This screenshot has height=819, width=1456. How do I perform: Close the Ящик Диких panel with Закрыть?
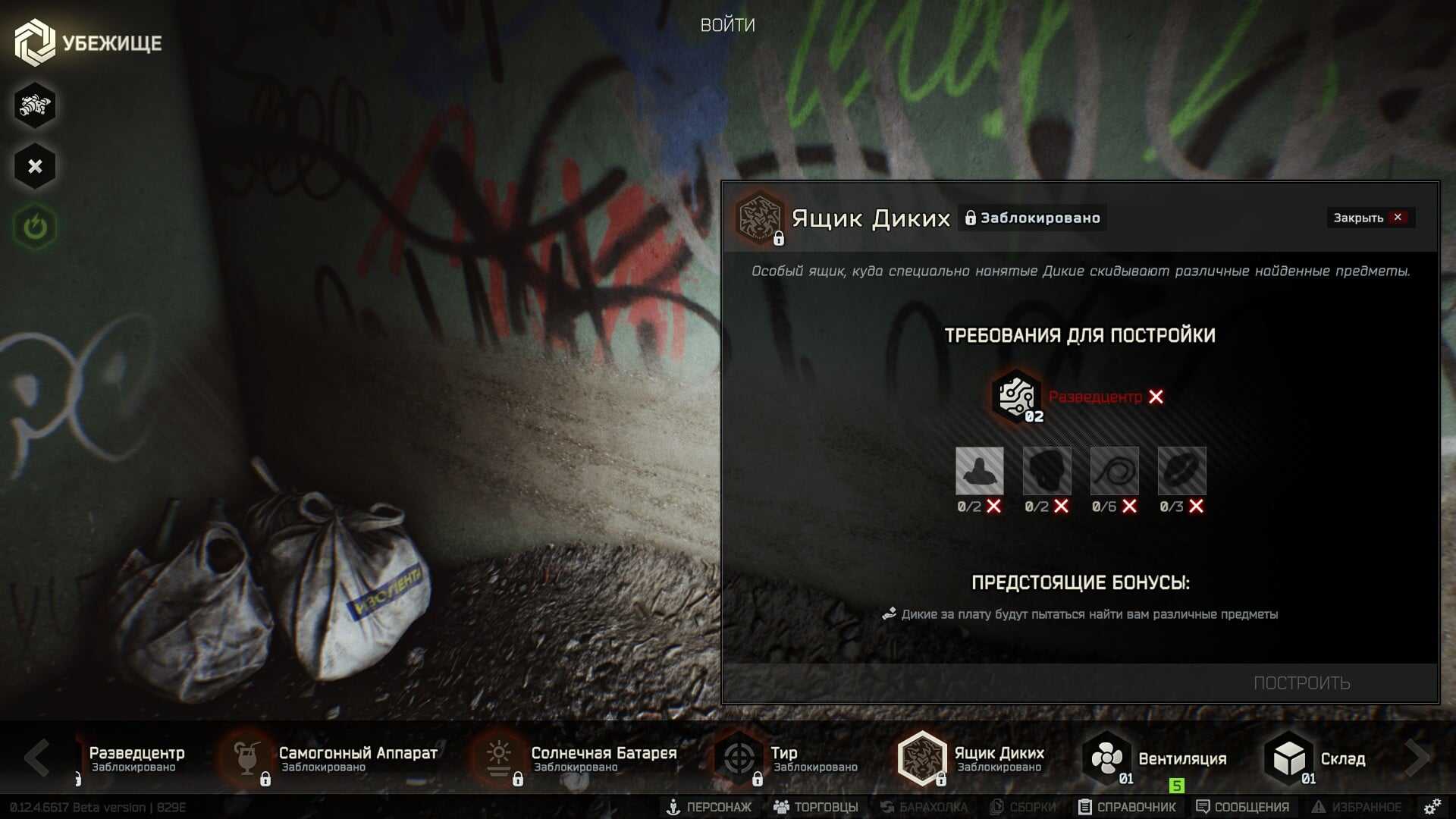click(1369, 218)
